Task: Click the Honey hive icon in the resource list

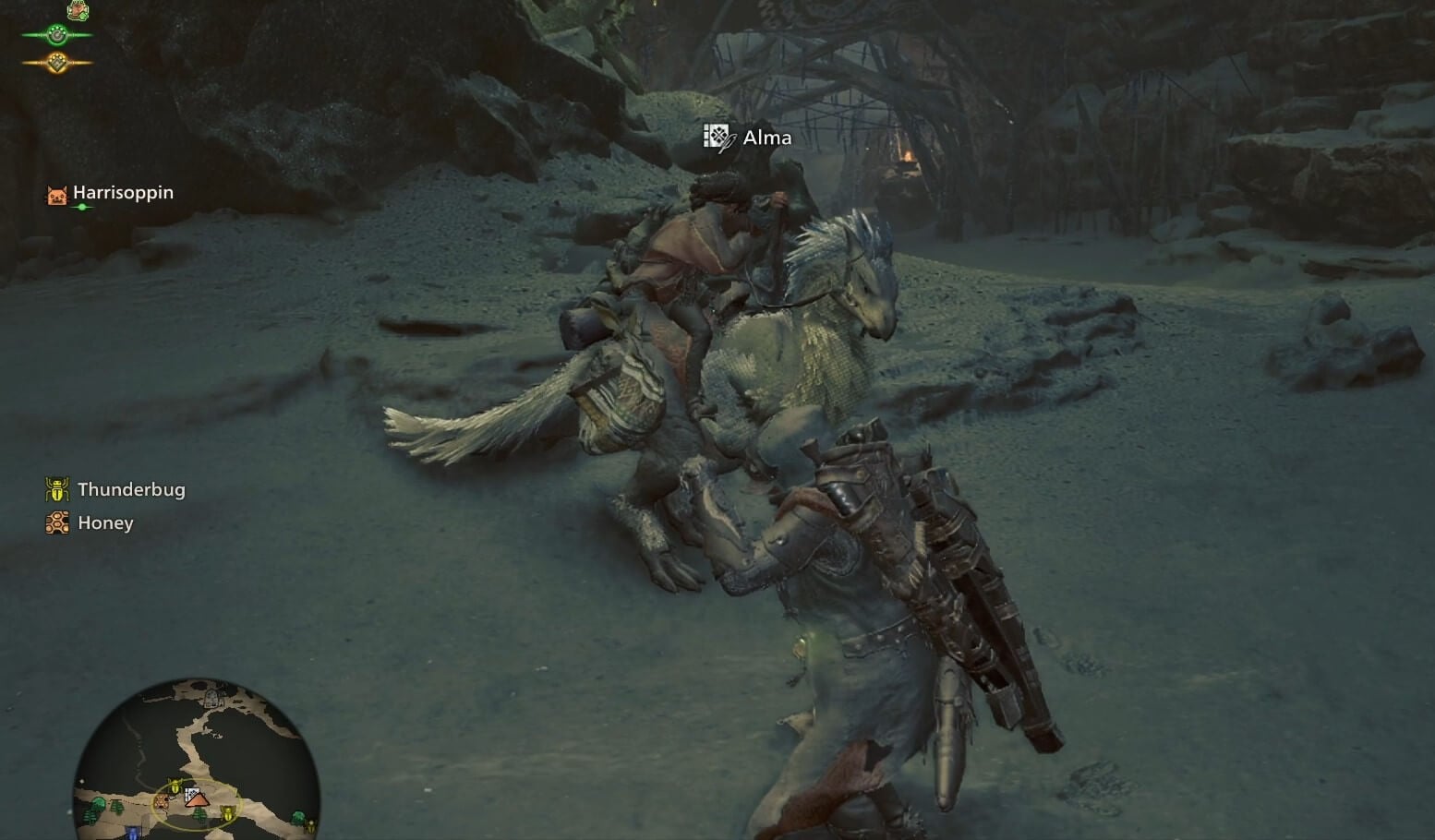Action: point(58,522)
